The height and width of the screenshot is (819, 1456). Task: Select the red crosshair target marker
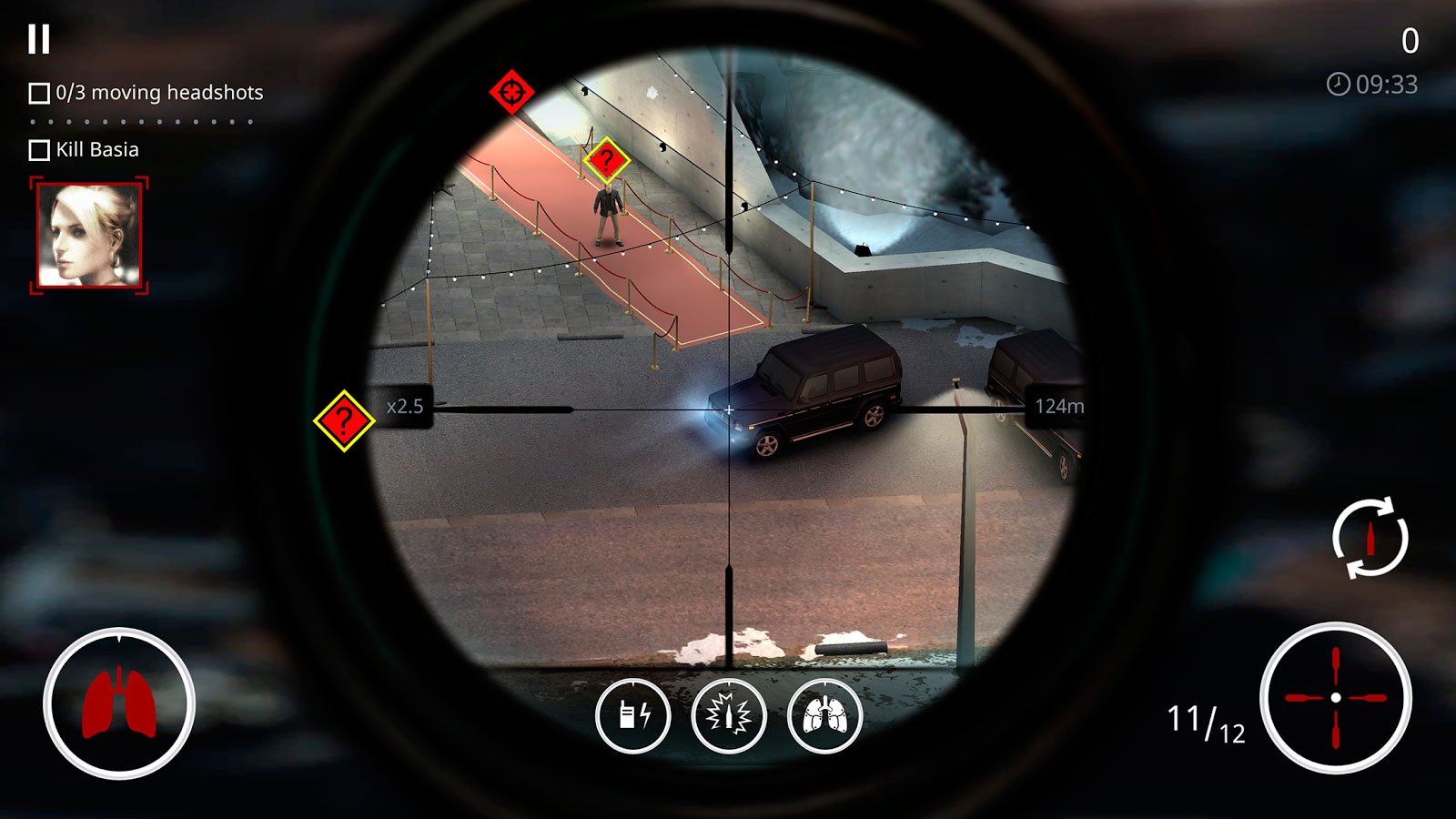(511, 92)
